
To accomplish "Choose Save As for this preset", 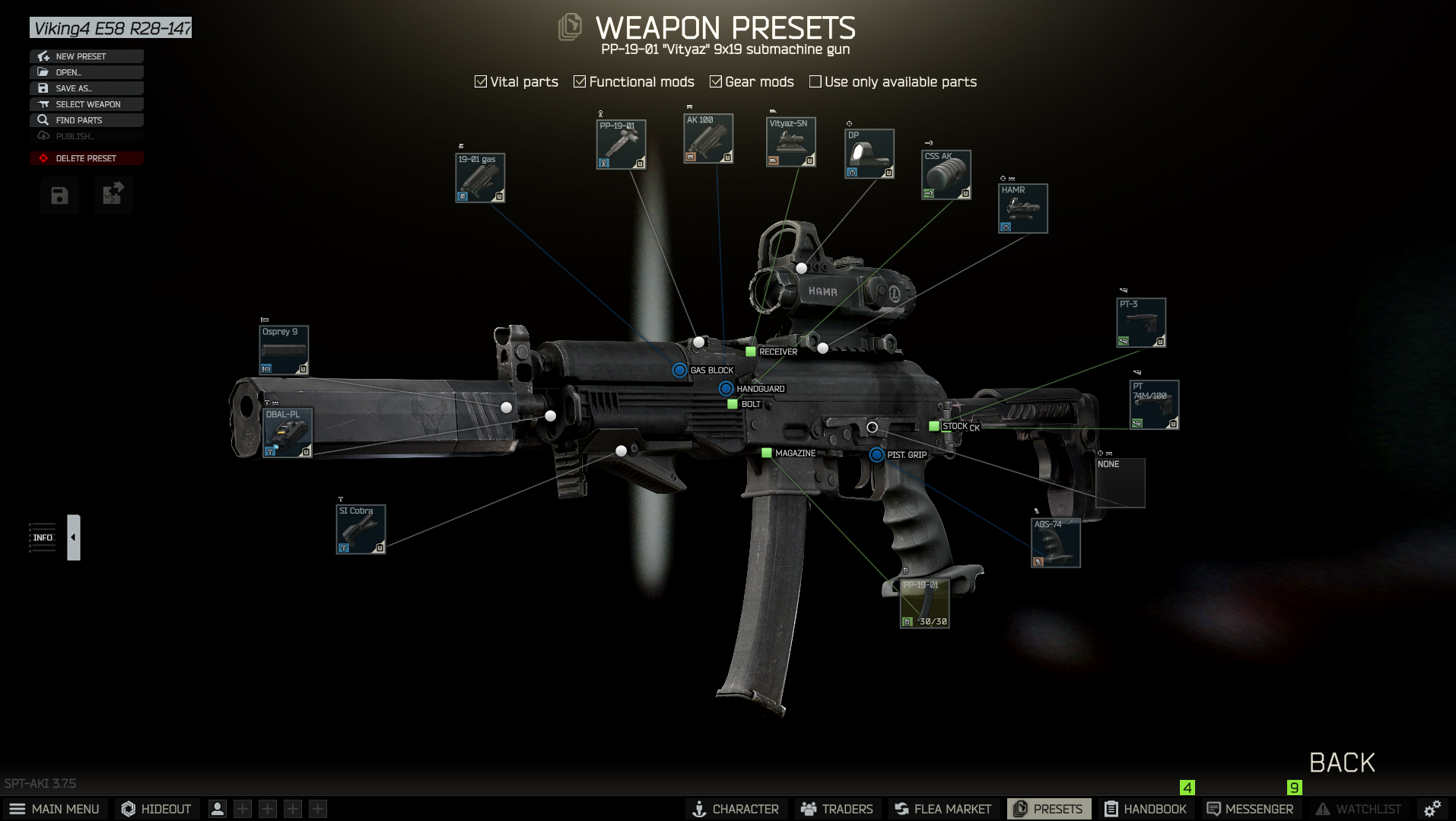I will pos(86,88).
